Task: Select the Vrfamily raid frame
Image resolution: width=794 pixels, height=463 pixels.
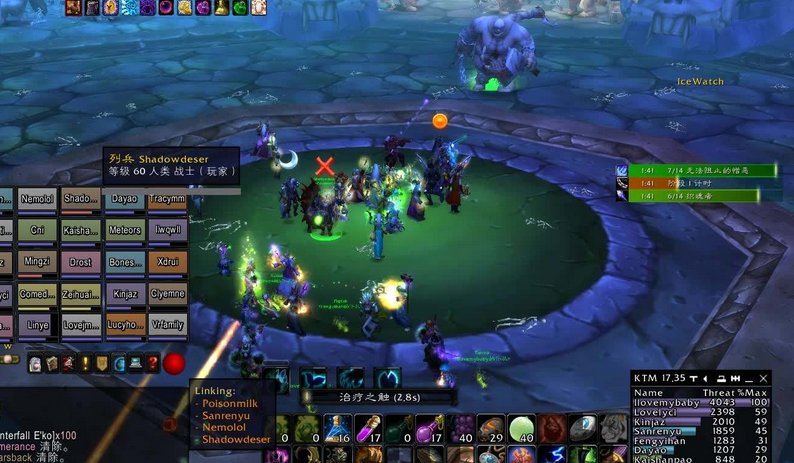Action: click(167, 326)
